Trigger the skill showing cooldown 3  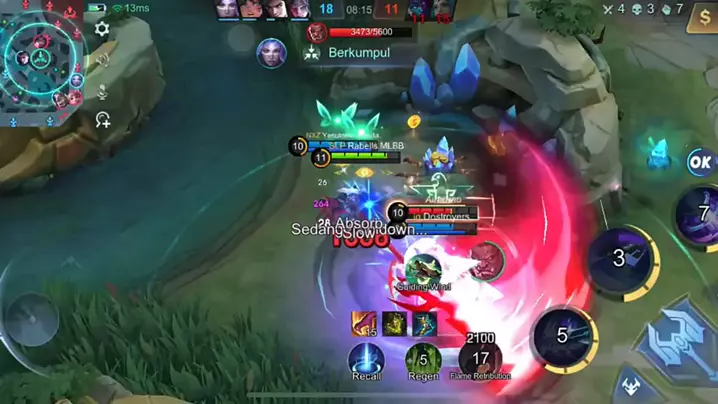click(x=619, y=259)
